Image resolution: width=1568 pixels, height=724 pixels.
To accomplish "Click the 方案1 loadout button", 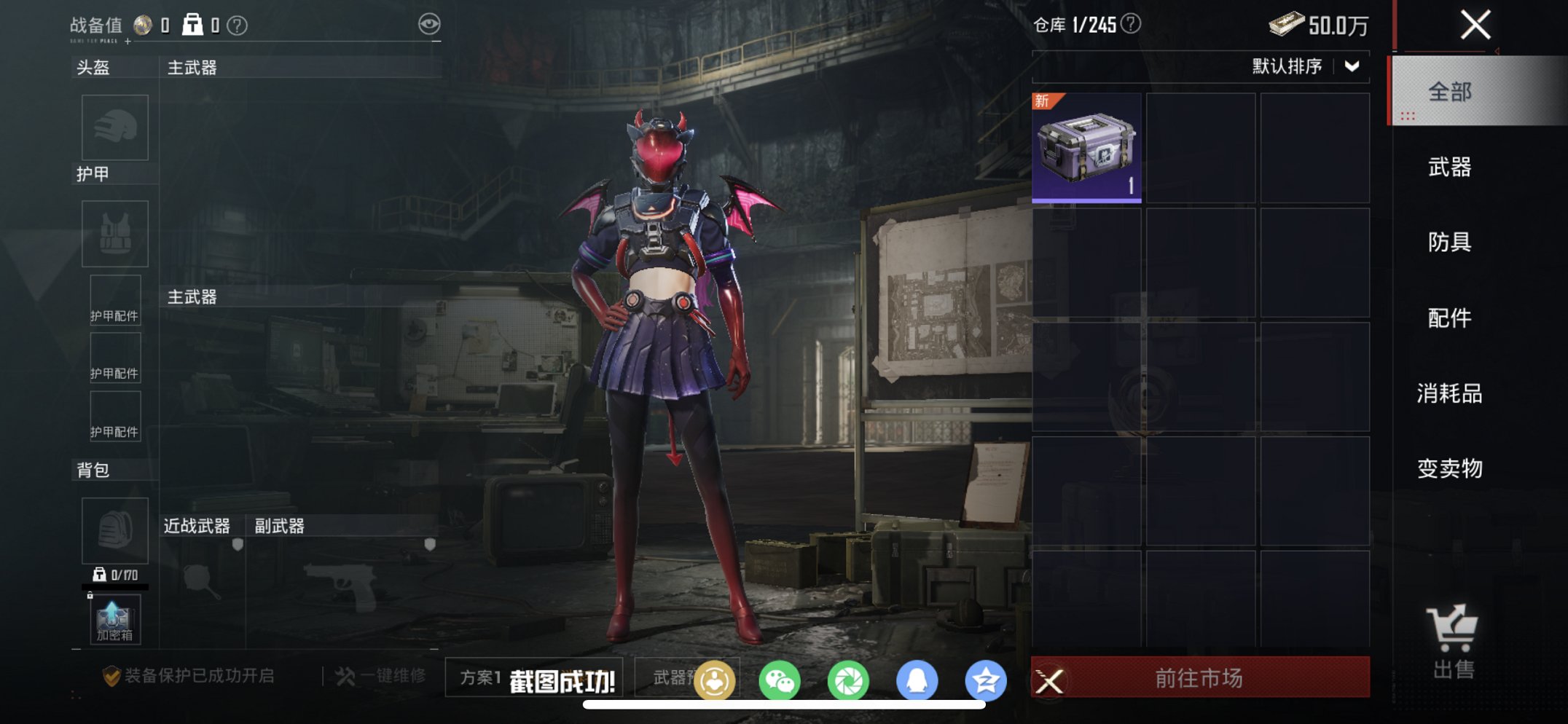I will pyautogui.click(x=479, y=676).
